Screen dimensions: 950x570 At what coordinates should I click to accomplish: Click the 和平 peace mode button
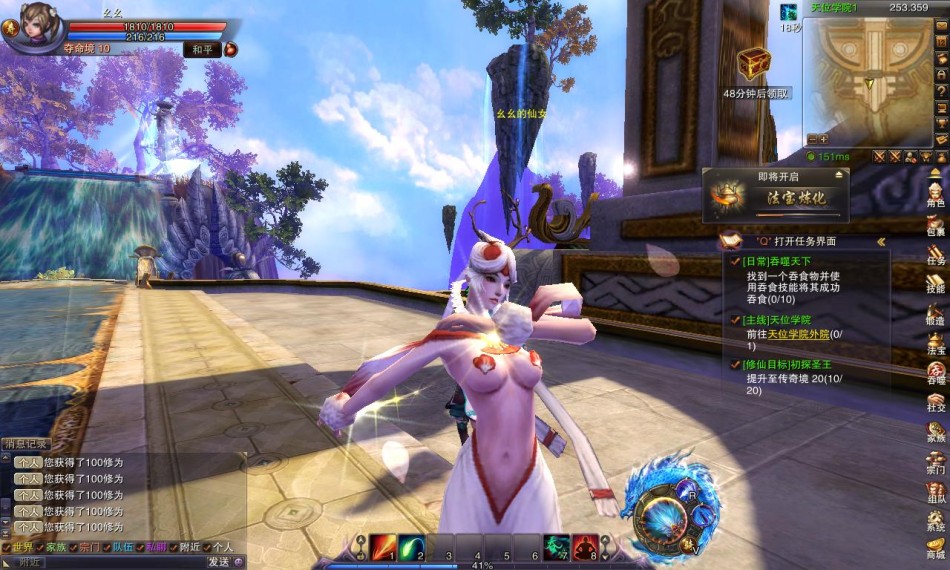coord(201,48)
